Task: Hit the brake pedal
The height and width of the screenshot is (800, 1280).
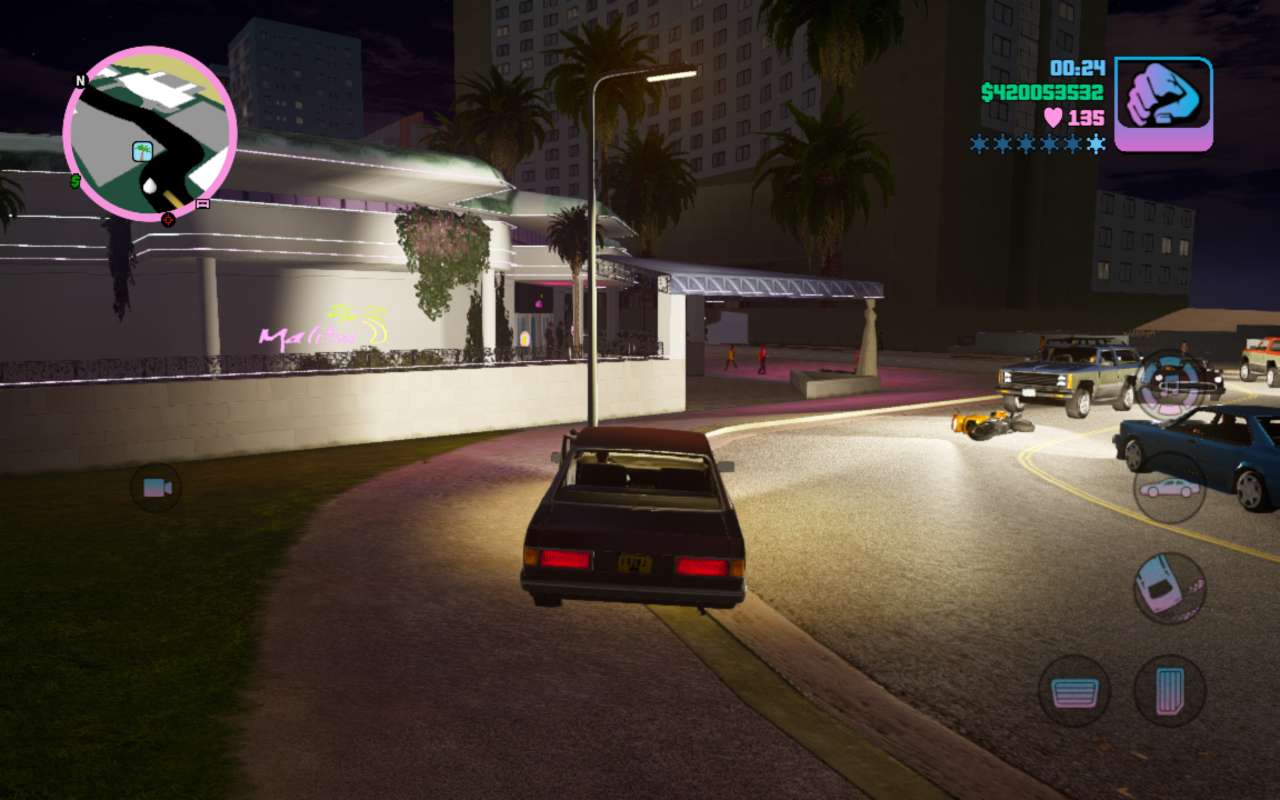Action: tap(1074, 691)
